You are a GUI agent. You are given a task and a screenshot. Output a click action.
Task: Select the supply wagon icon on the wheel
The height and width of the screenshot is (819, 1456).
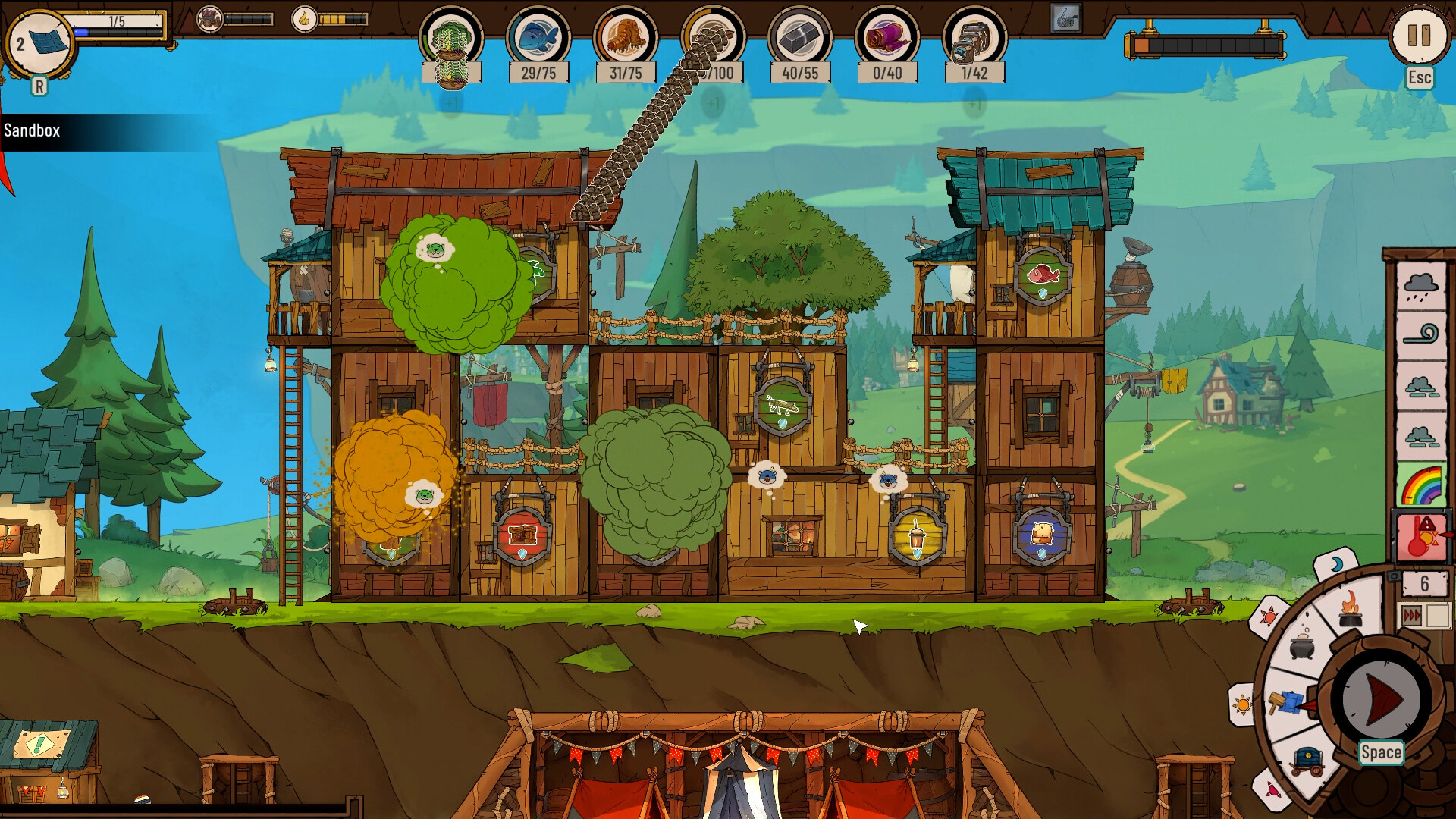click(x=1307, y=761)
